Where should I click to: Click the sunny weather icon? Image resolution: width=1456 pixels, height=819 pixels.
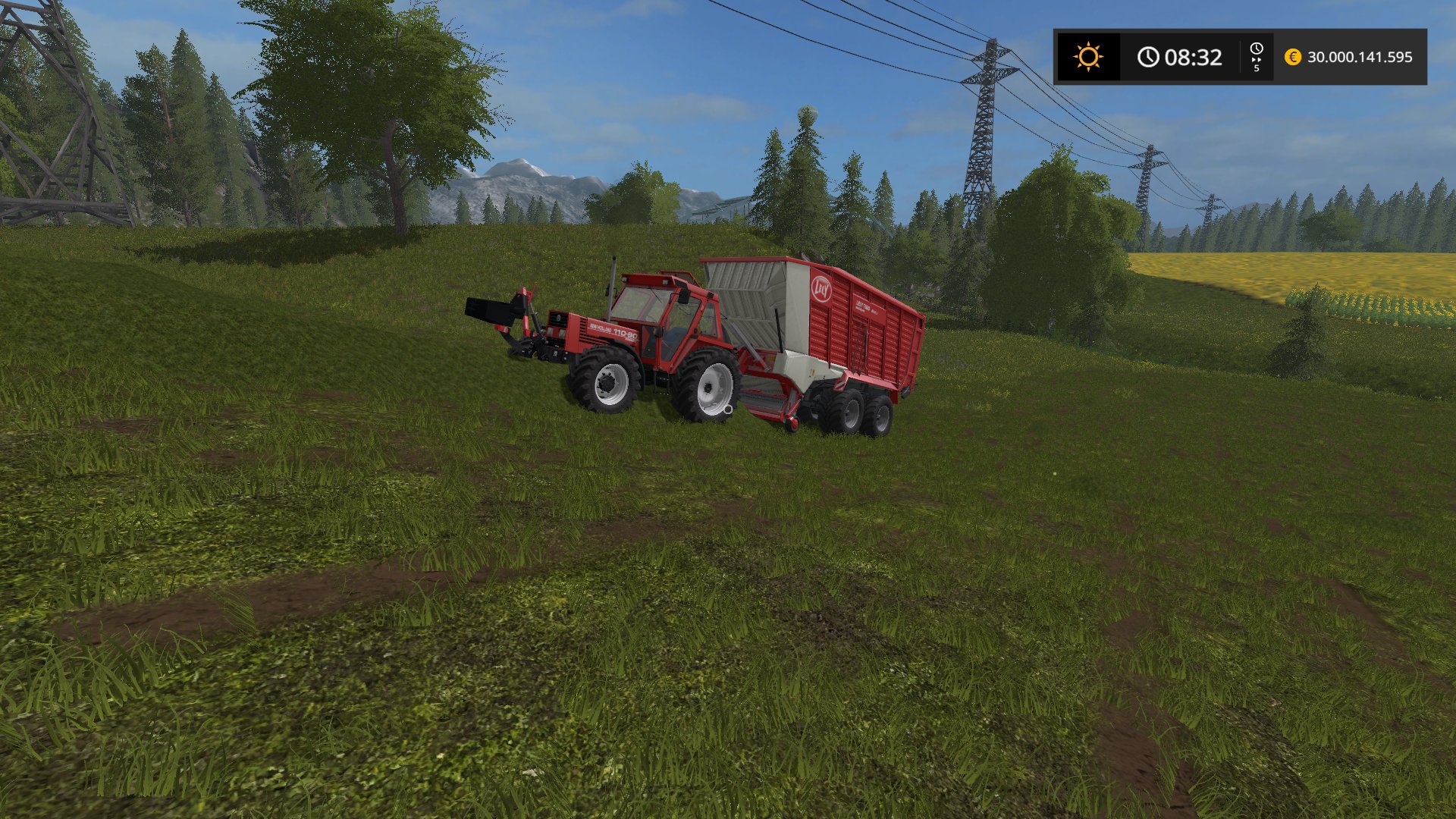(x=1088, y=57)
